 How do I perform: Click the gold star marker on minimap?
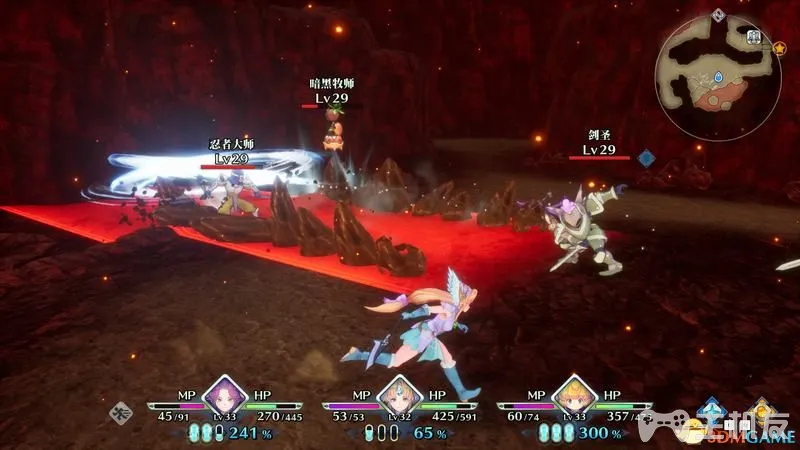780,47
